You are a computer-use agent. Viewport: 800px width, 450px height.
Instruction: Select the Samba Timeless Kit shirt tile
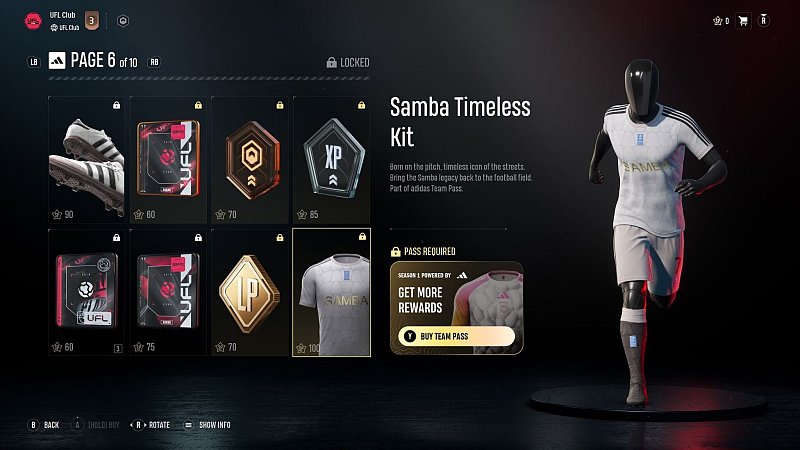(330, 292)
